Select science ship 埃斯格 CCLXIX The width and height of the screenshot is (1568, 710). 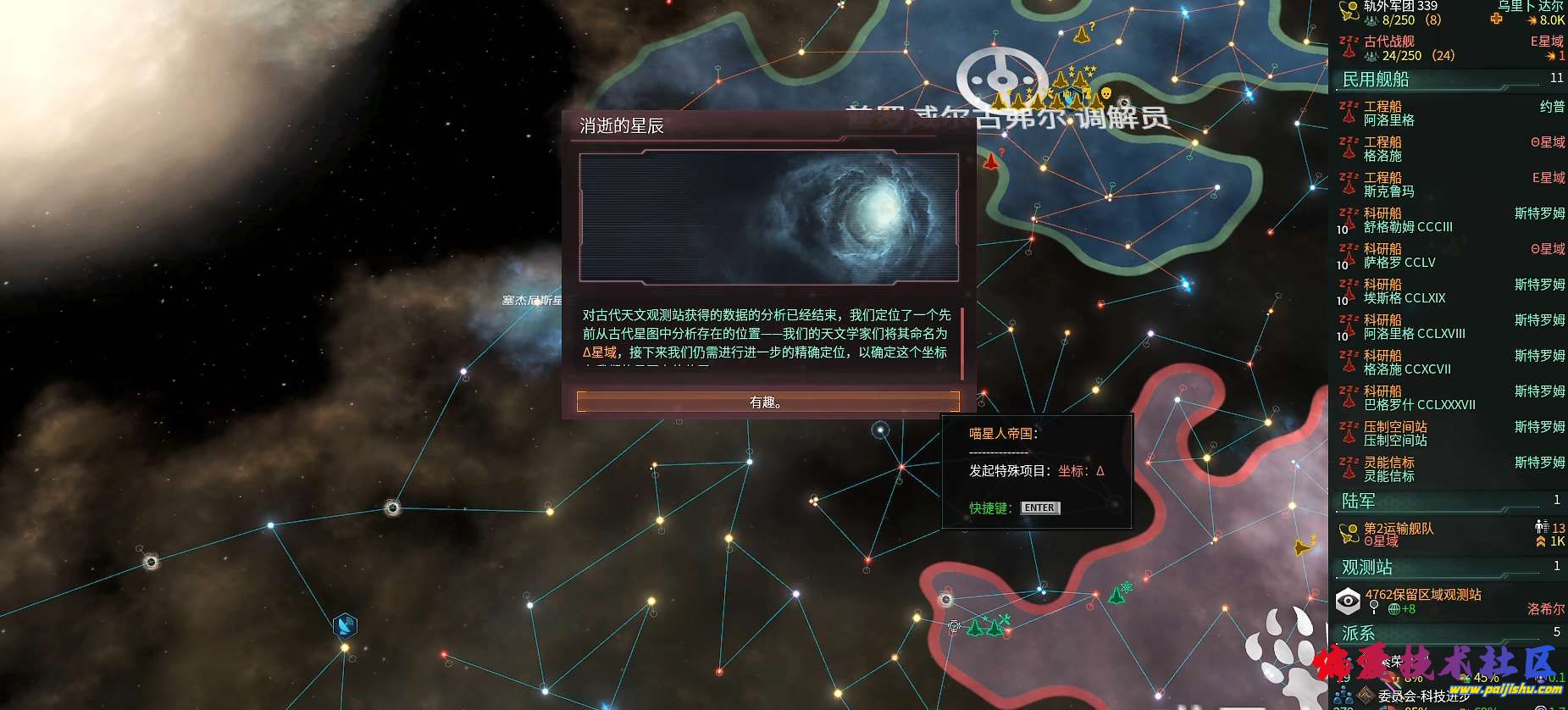pyautogui.click(x=1449, y=291)
